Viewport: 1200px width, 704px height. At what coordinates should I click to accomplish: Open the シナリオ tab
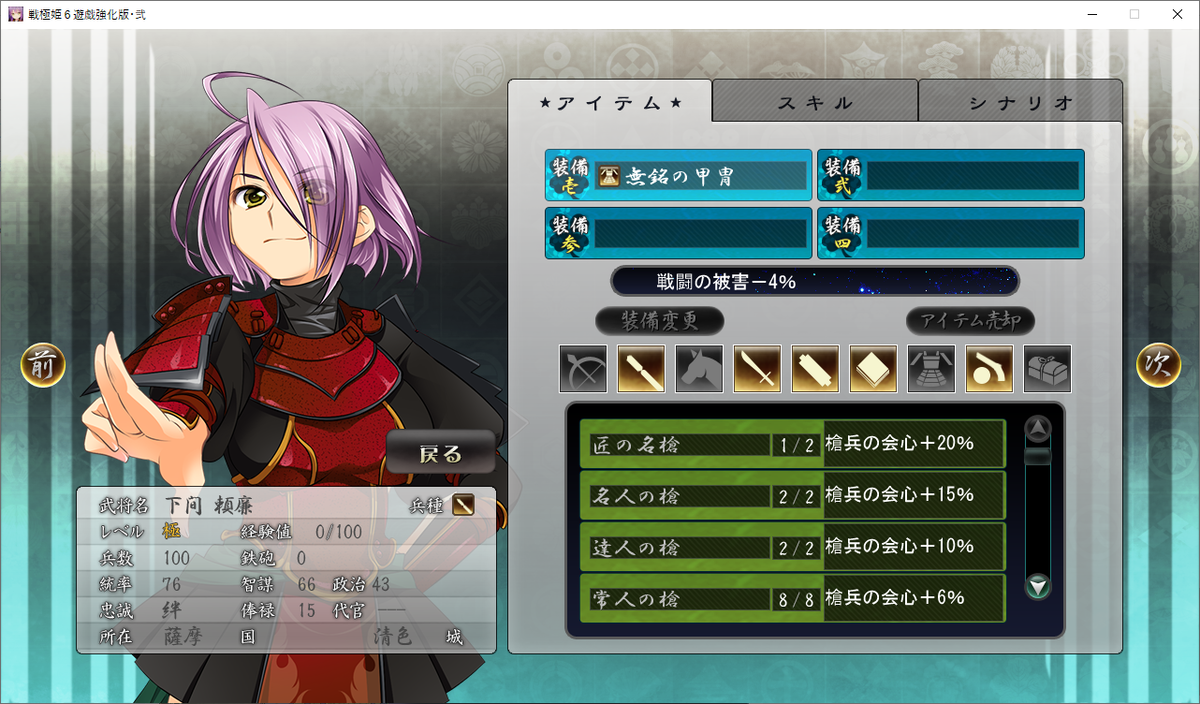(x=1020, y=102)
